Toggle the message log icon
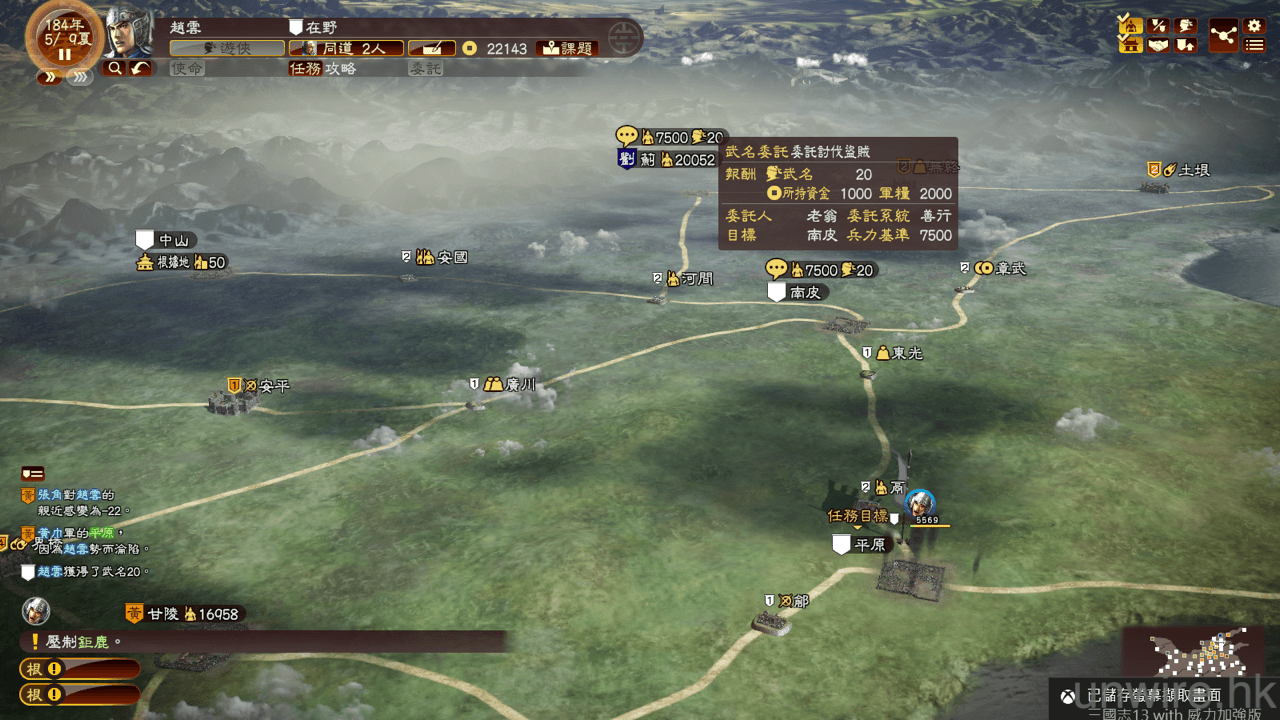1280x720 pixels. [x=33, y=473]
